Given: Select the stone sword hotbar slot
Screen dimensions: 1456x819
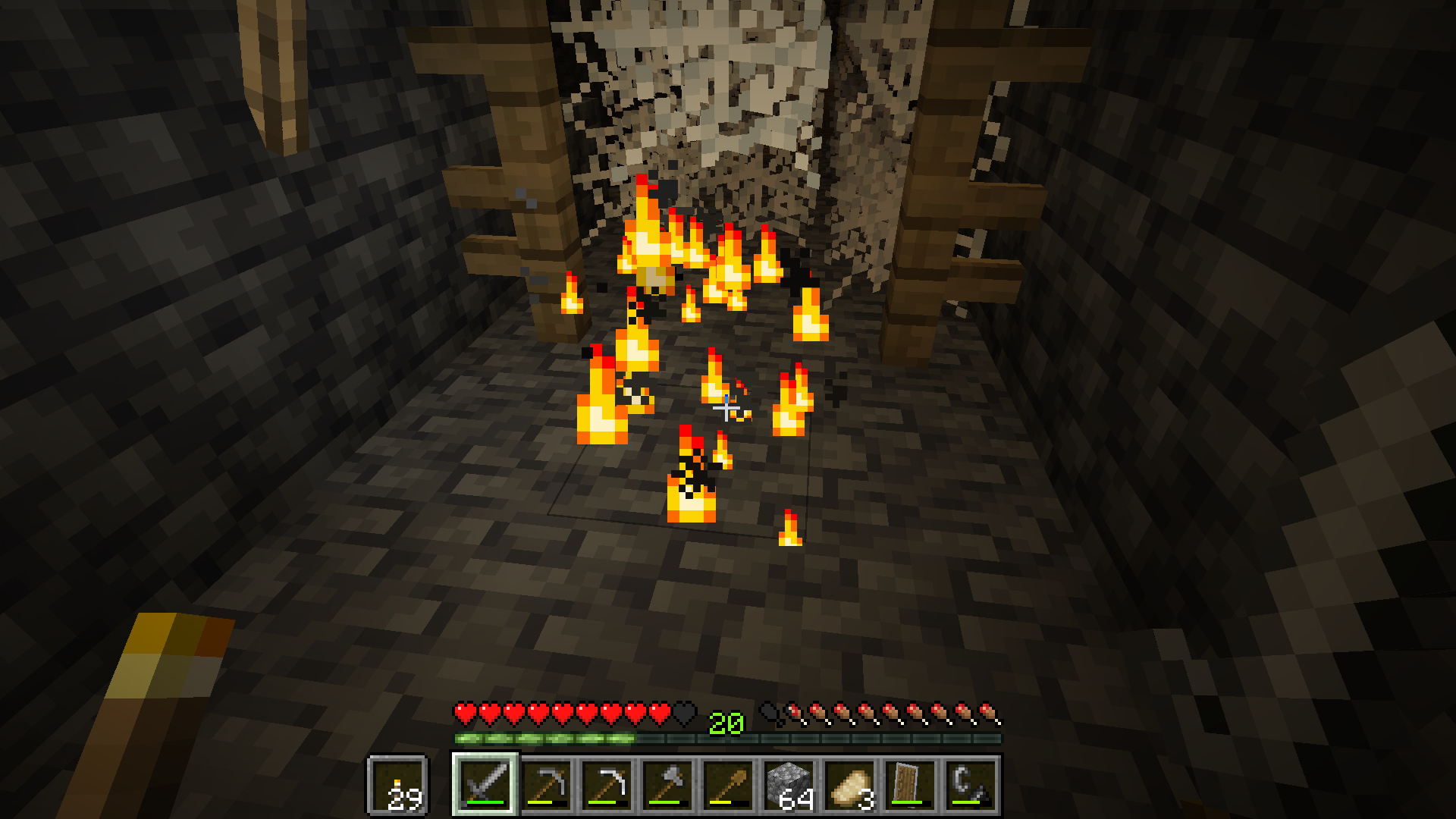Looking at the screenshot, I should [x=485, y=785].
